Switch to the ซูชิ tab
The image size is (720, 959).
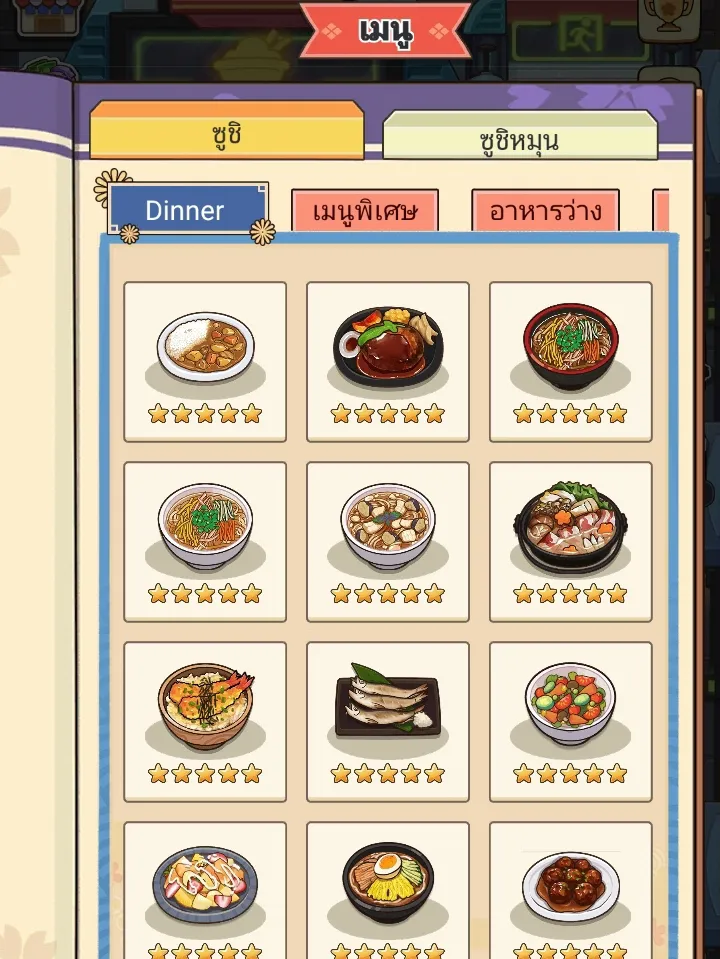click(226, 133)
